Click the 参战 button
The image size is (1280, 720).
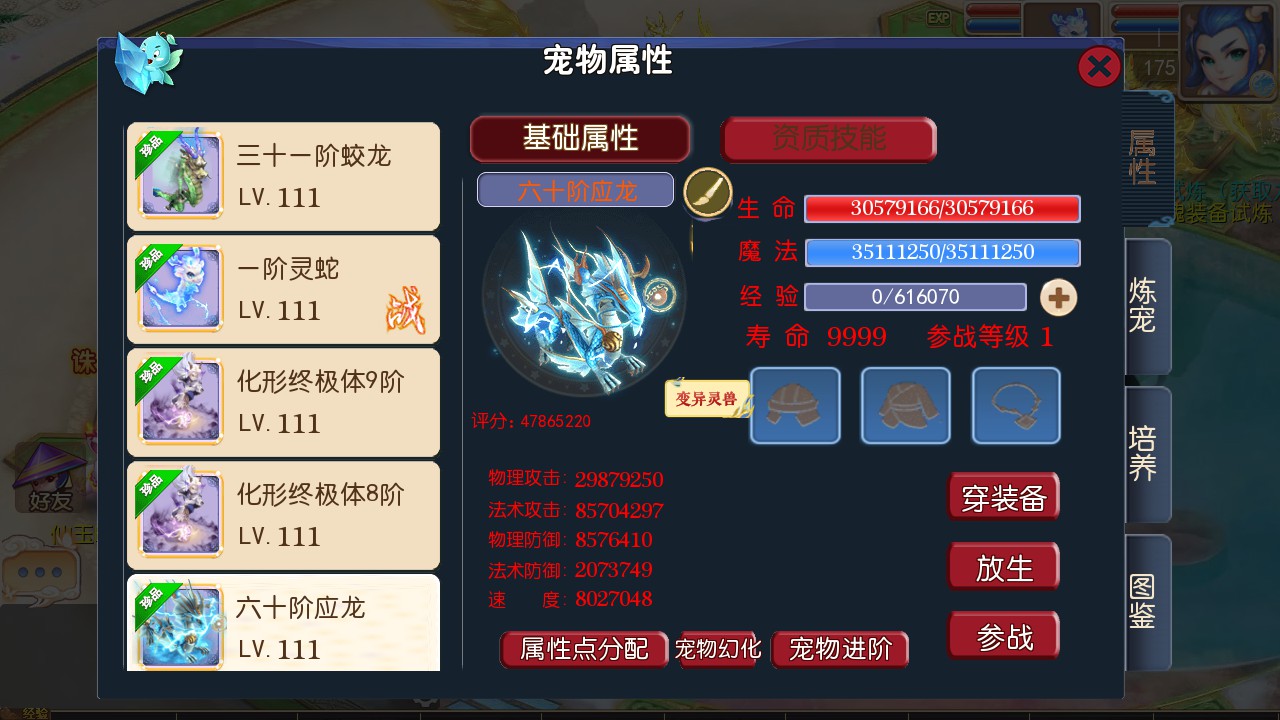point(1003,634)
